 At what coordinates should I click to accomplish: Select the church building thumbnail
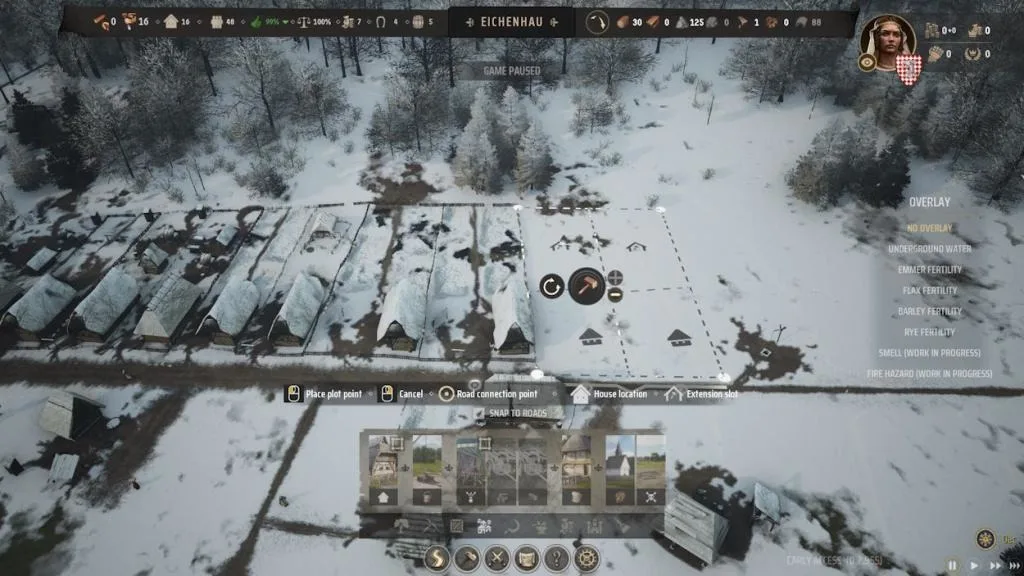(620, 468)
